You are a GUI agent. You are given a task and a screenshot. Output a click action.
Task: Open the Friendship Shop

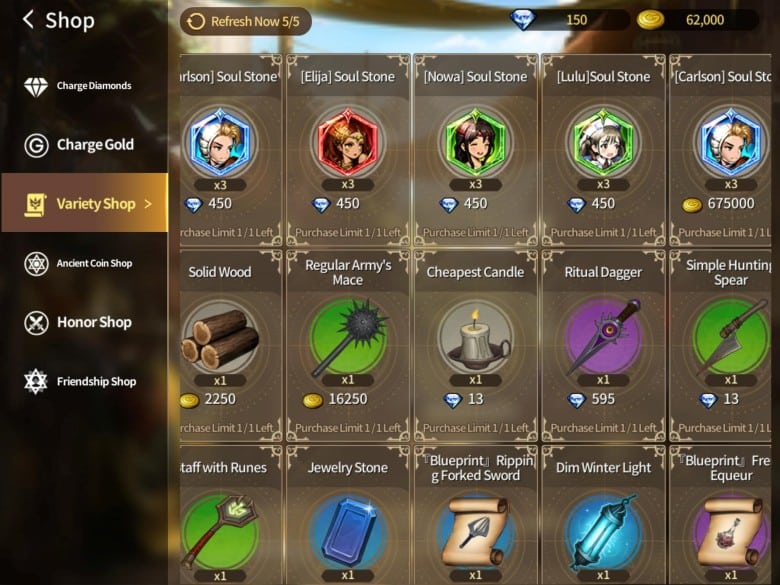(x=84, y=381)
